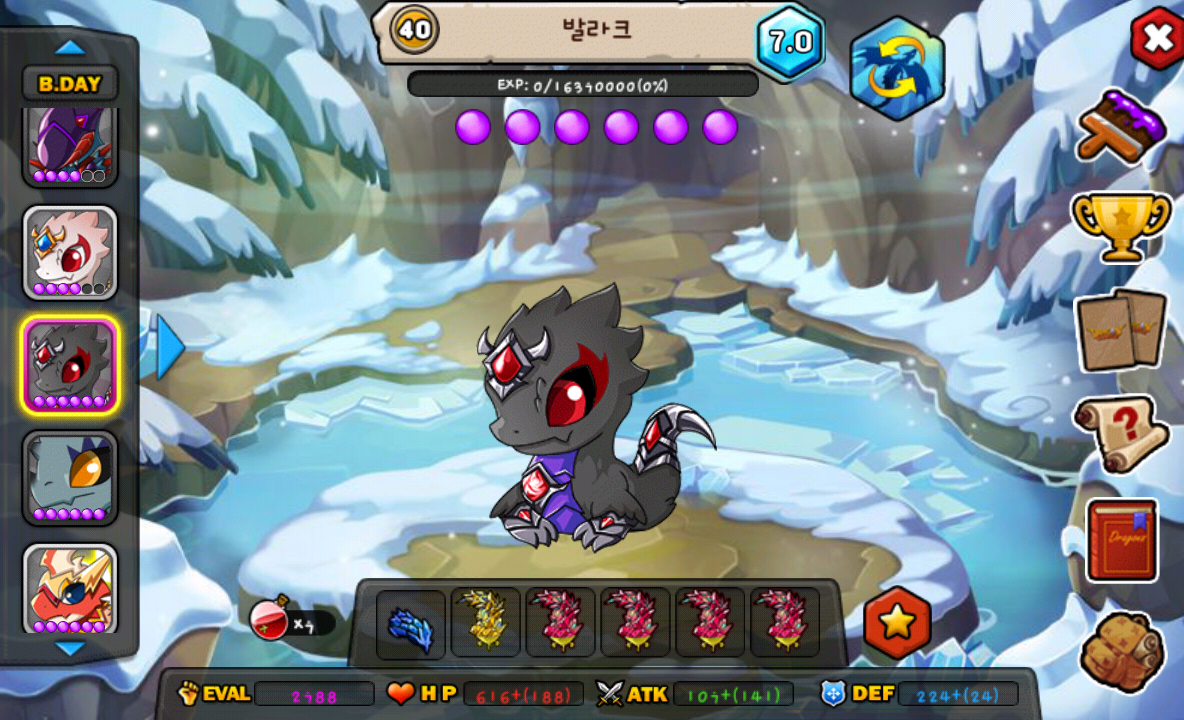Open the dragon swap hexagon button
Image resolution: width=1184 pixels, height=720 pixels.
tap(897, 70)
